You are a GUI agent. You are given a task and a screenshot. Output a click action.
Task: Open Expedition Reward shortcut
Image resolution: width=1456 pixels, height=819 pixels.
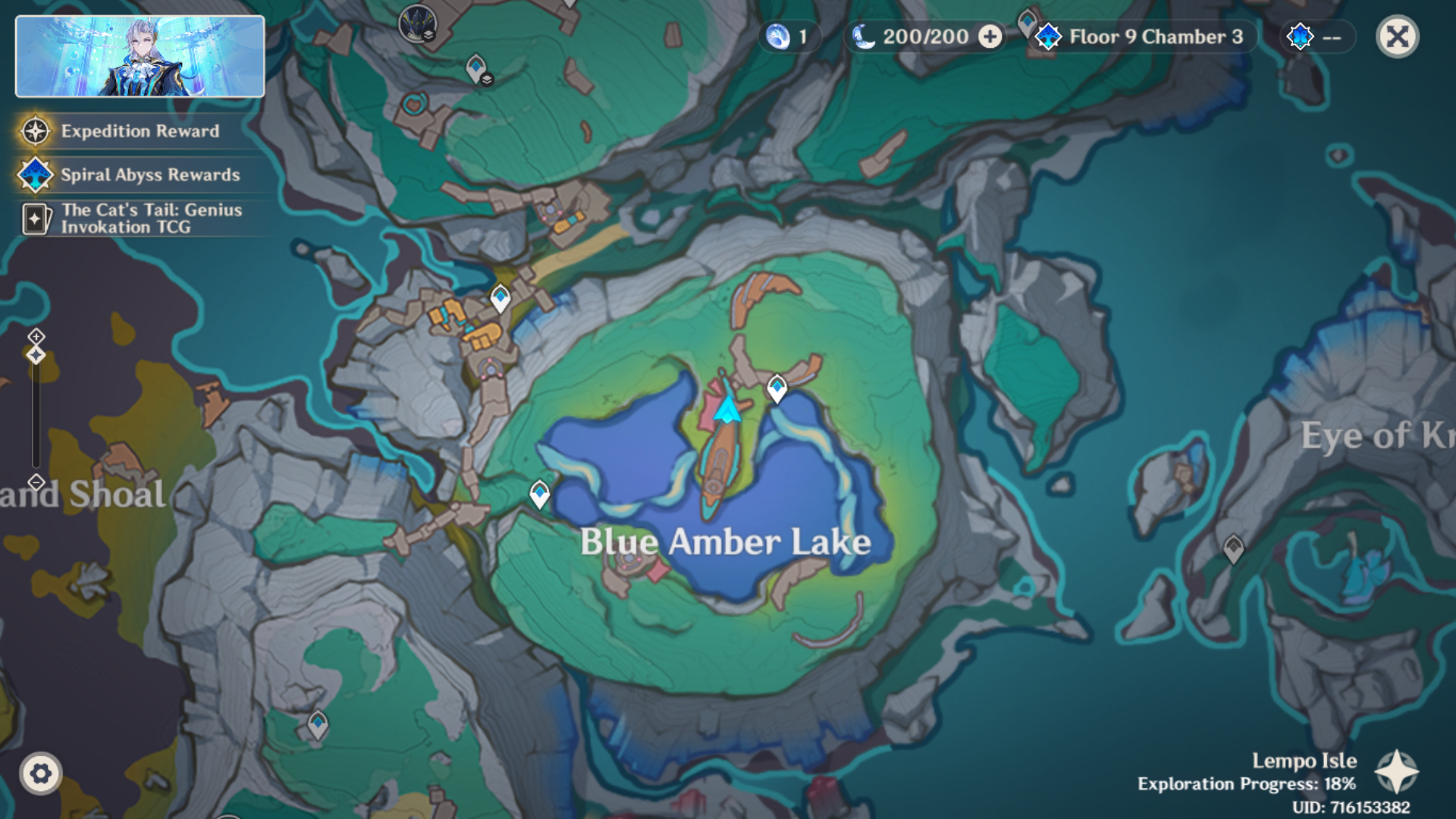click(x=140, y=131)
